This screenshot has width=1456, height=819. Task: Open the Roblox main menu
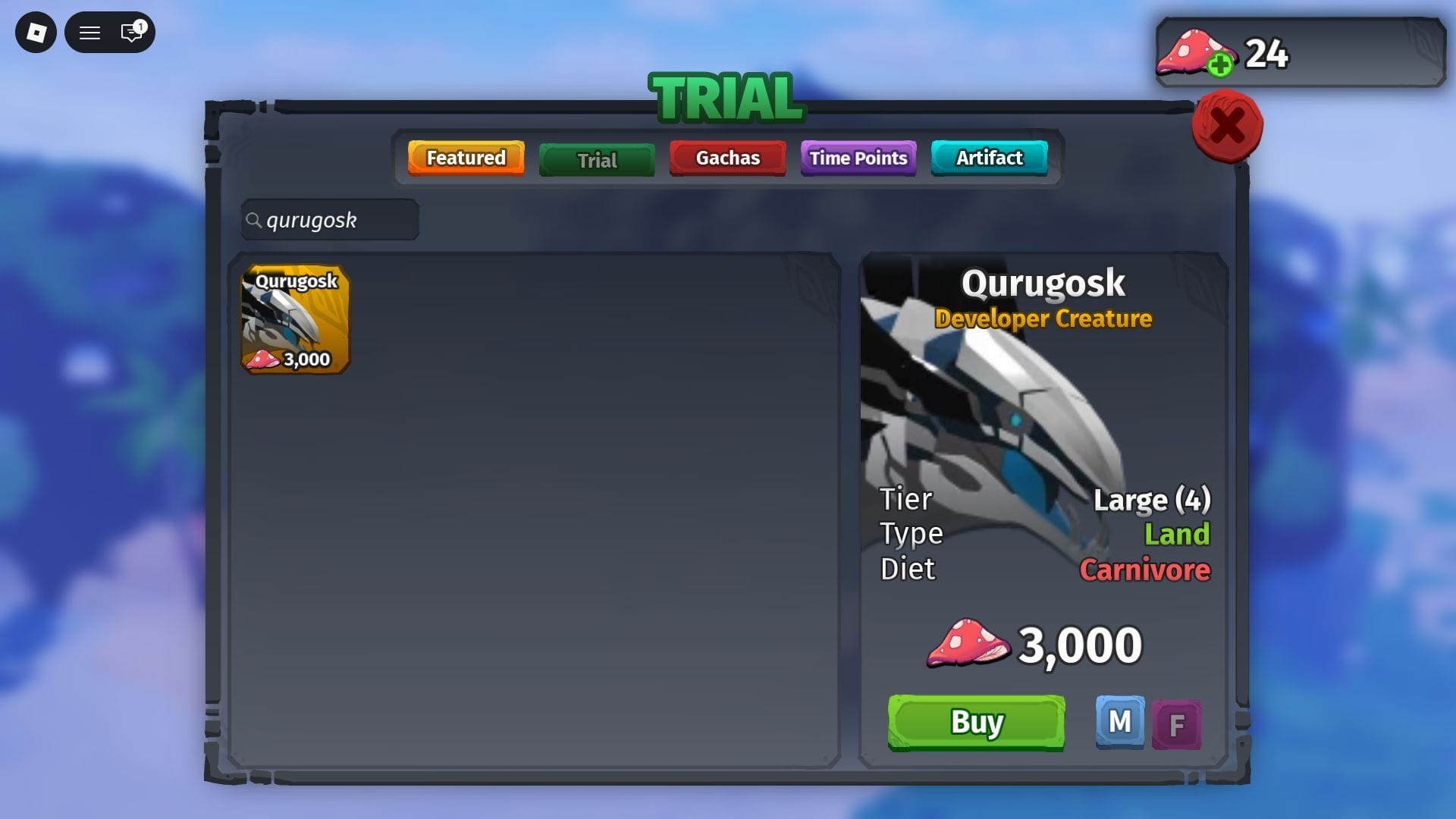(x=36, y=33)
